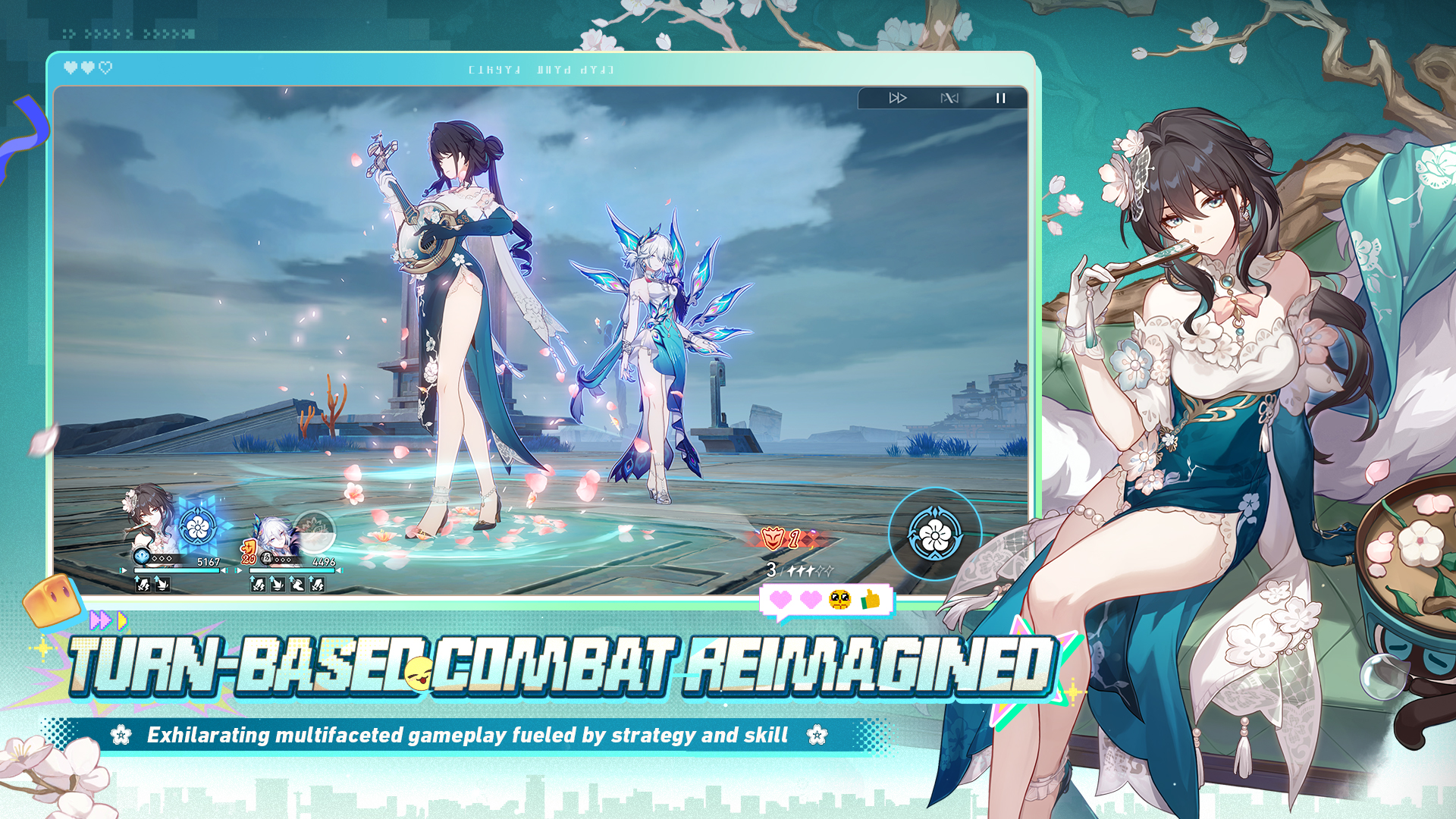Select the fast-forward icon in battle toolbar
Image resolution: width=1456 pixels, height=819 pixels.
click(898, 97)
